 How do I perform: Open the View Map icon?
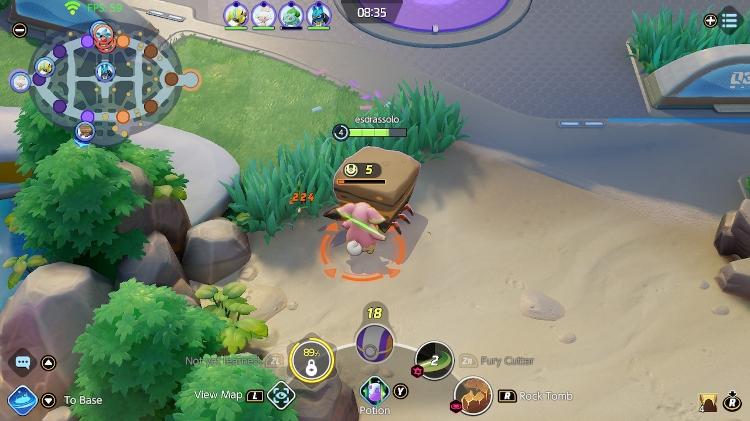282,395
